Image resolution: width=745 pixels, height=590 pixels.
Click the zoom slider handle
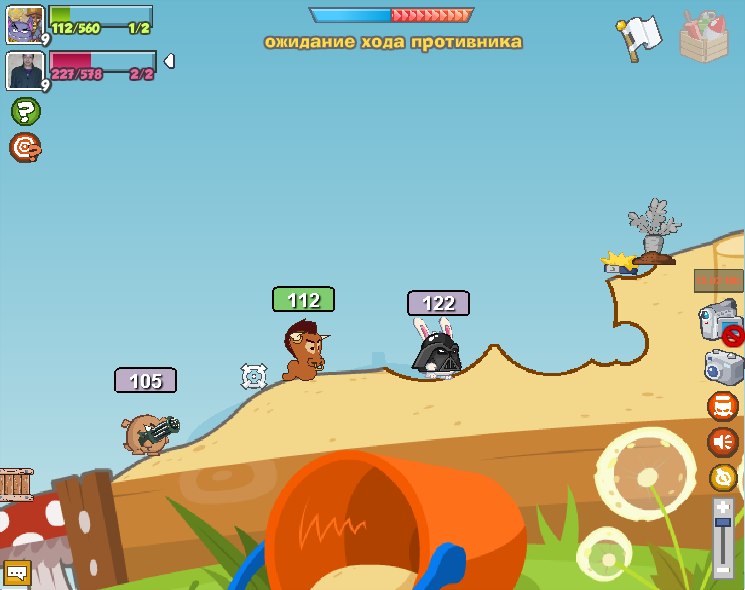(x=723, y=522)
